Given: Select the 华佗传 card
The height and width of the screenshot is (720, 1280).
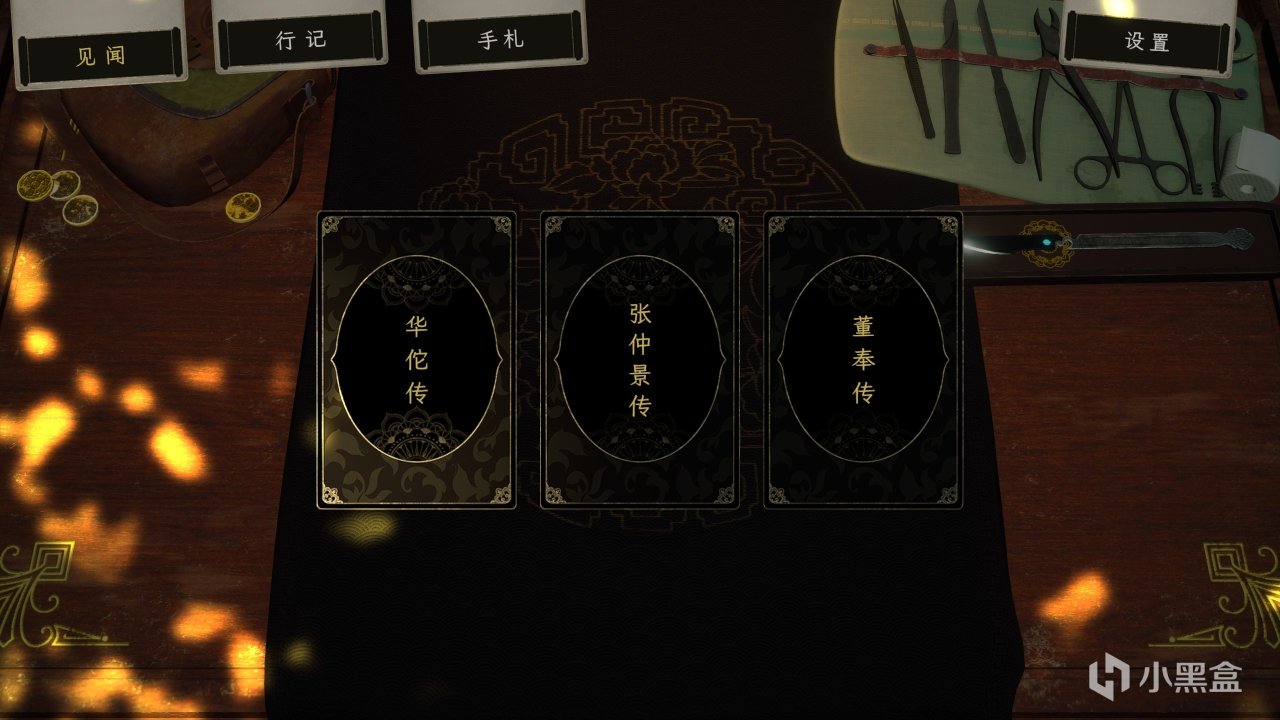Looking at the screenshot, I should 417,360.
